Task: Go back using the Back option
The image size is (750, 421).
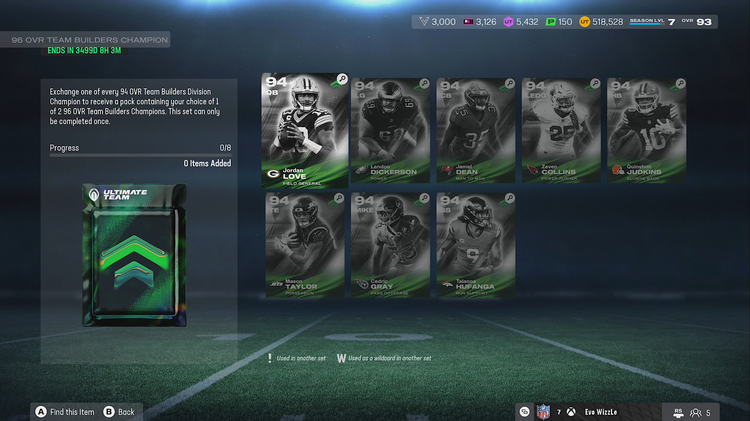Action: pos(120,411)
